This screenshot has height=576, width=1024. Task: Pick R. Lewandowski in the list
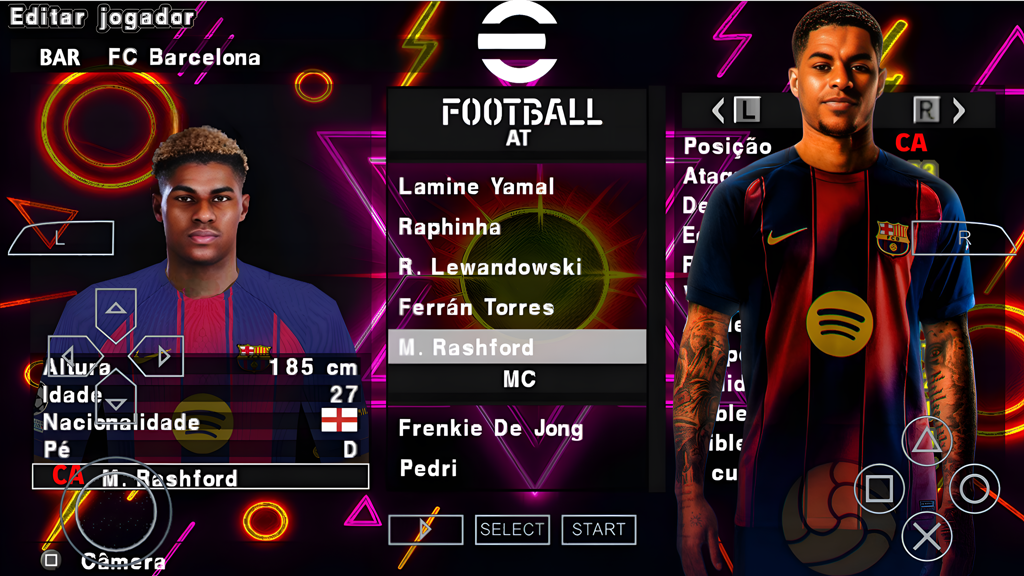[490, 267]
